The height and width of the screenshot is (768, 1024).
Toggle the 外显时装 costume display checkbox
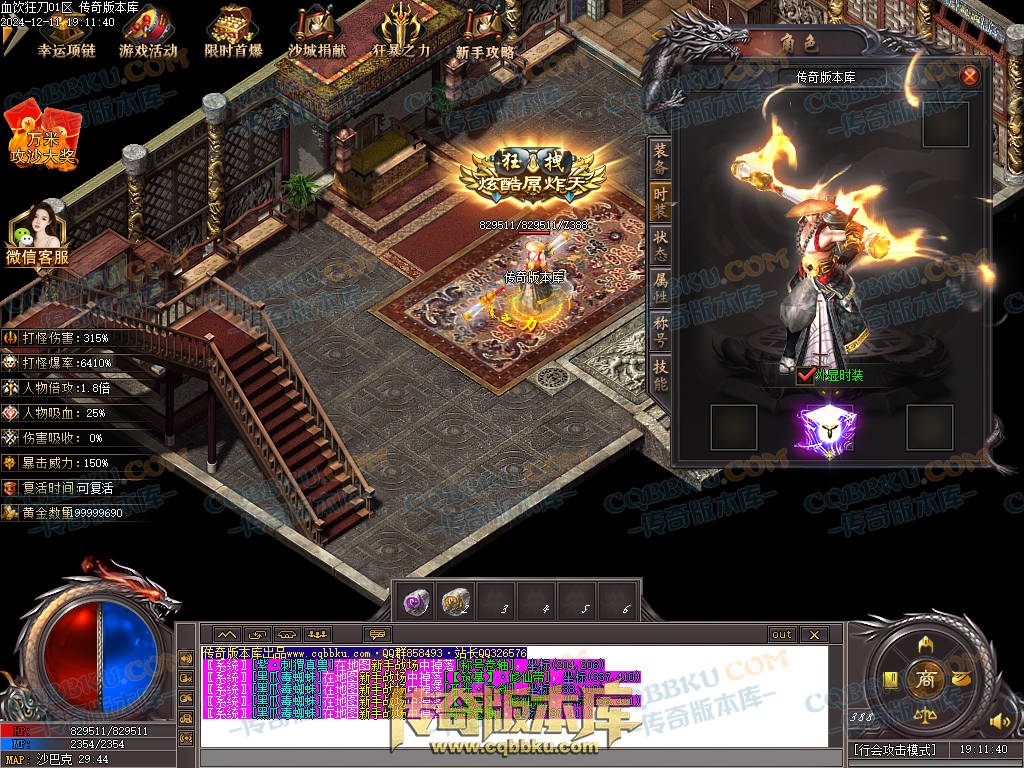click(x=806, y=376)
